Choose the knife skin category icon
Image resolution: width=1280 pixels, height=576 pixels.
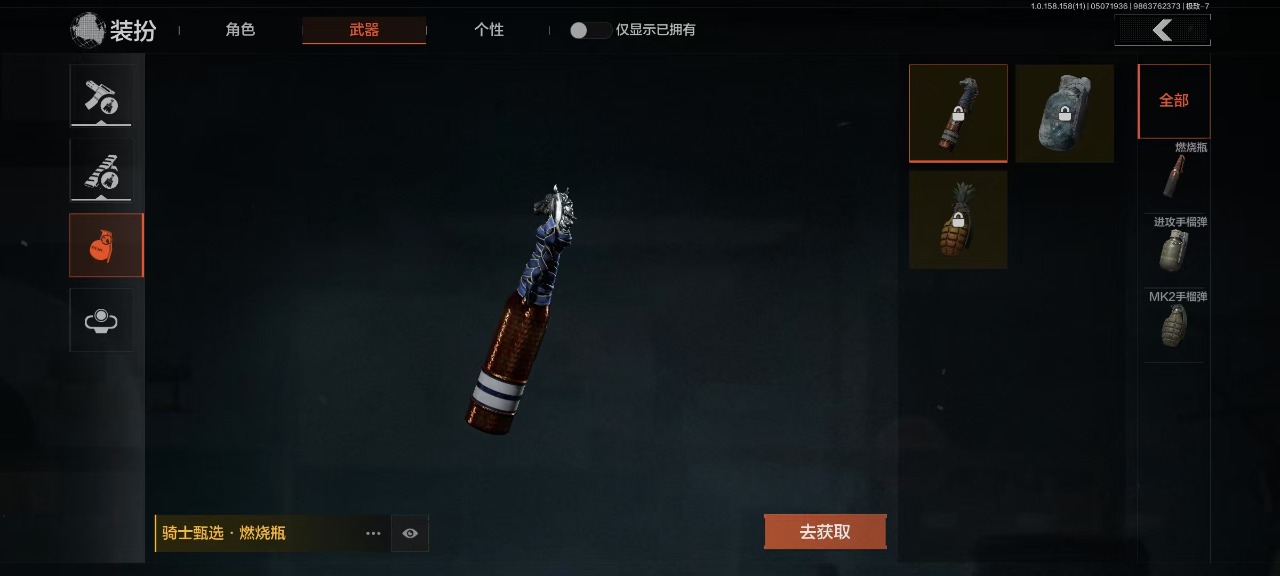tap(101, 96)
